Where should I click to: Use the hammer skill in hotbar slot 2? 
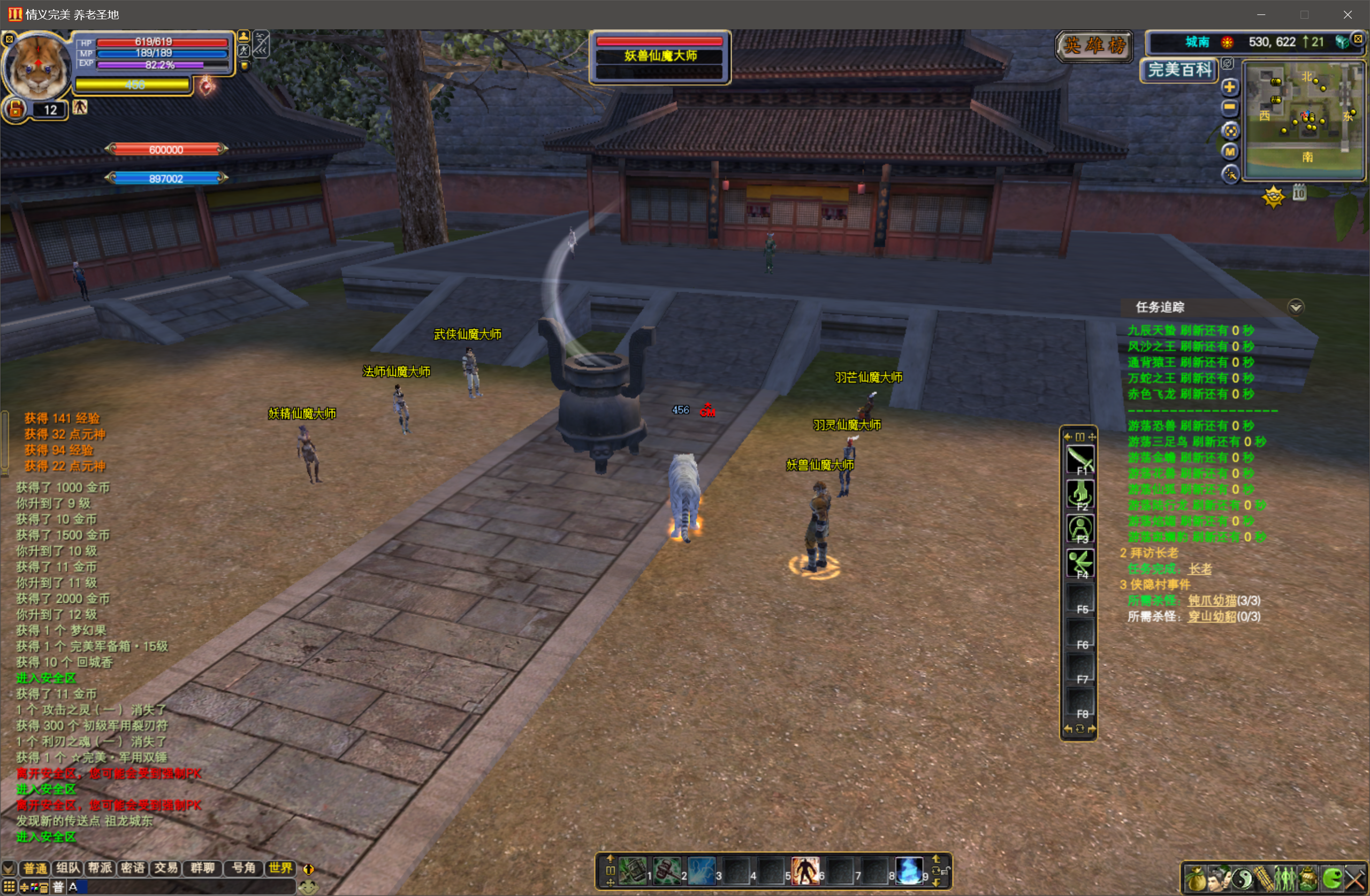click(667, 871)
